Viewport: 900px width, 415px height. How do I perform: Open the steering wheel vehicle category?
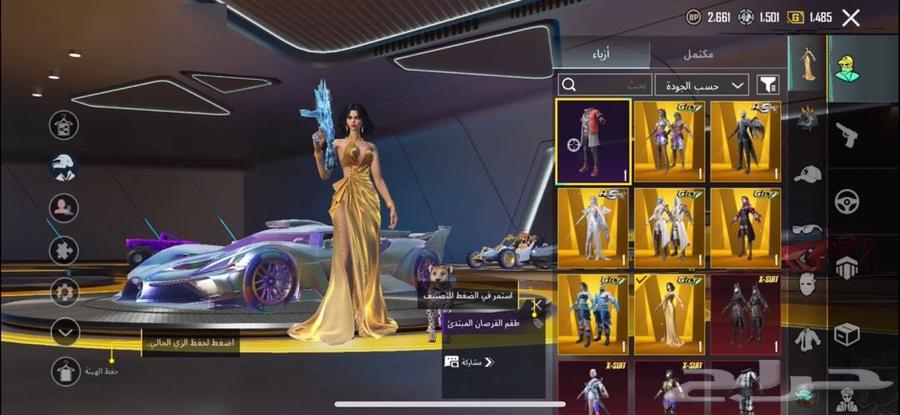coord(847,200)
